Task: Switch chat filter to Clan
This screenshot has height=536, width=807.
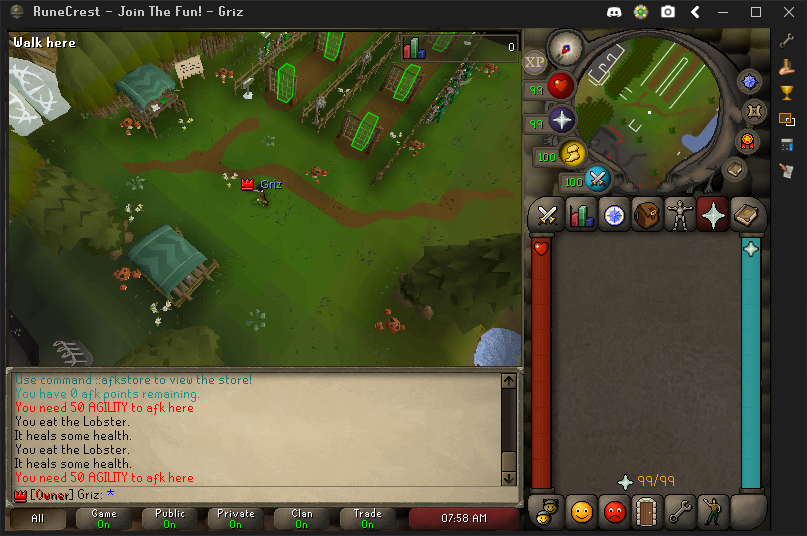Action: (301, 518)
